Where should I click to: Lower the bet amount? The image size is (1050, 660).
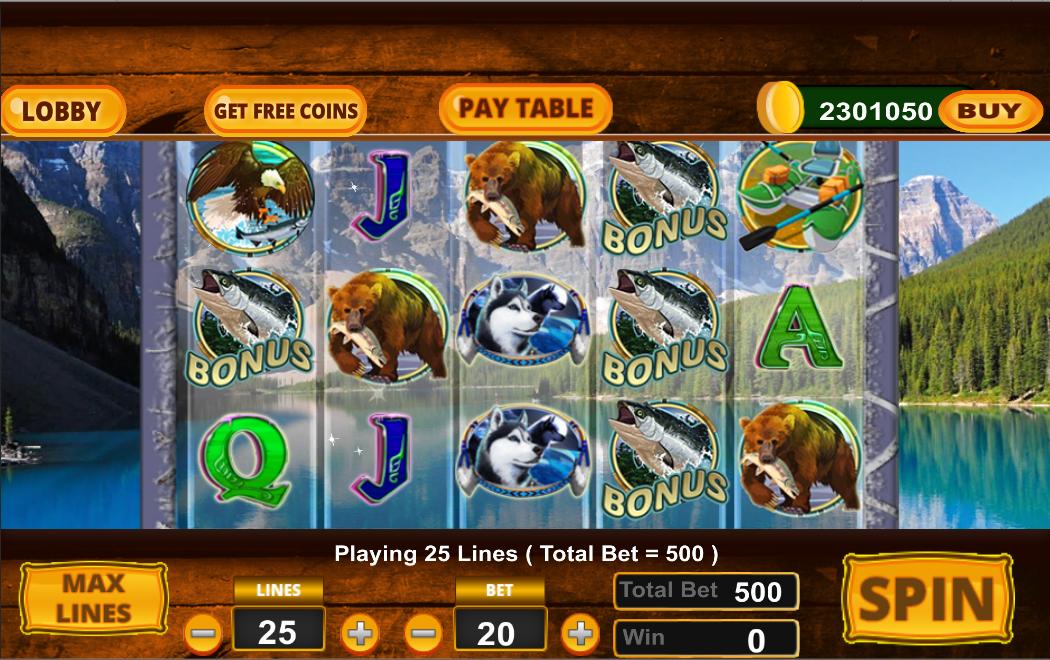point(425,633)
